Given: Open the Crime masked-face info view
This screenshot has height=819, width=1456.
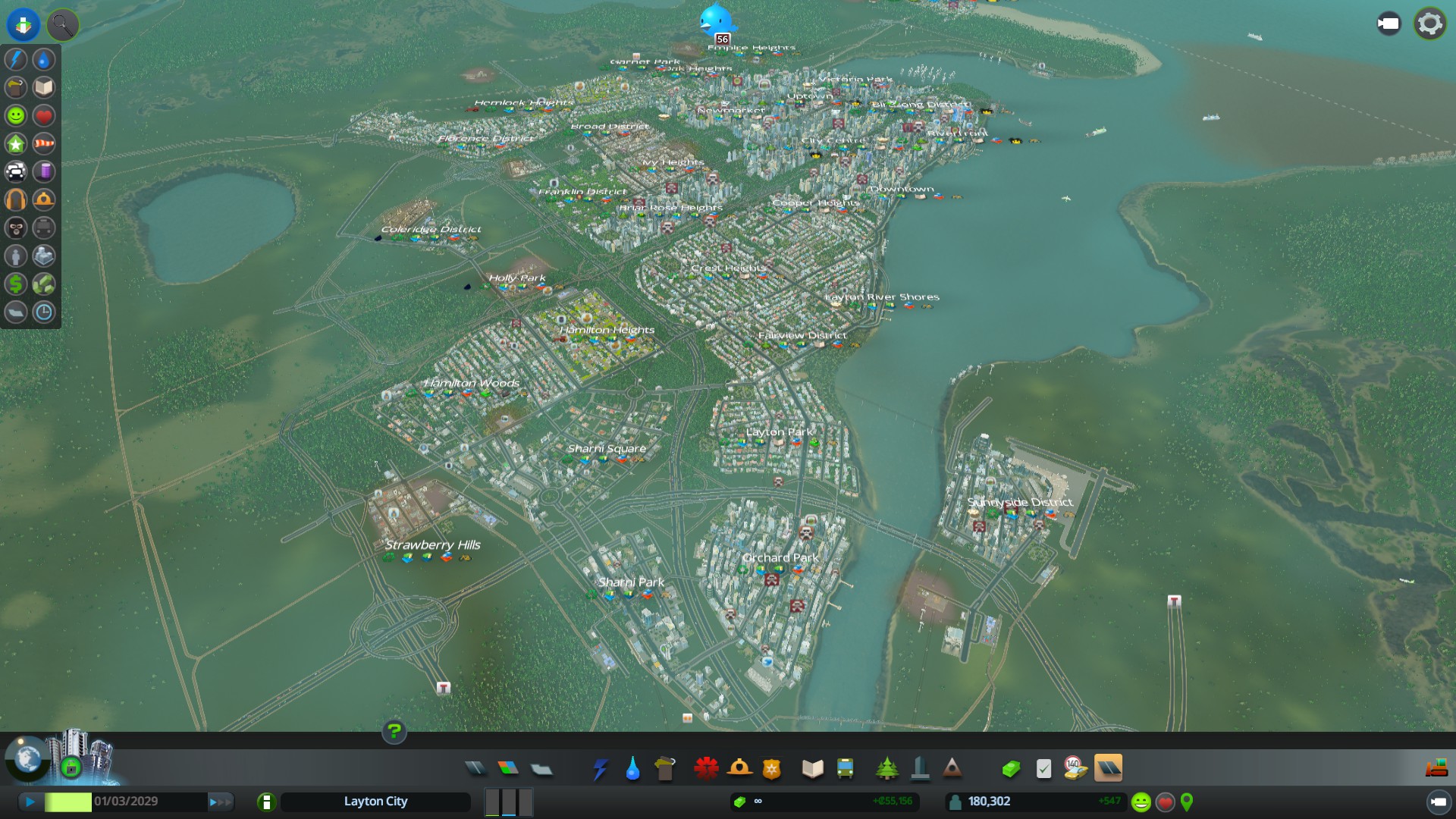Looking at the screenshot, I should tap(16, 227).
